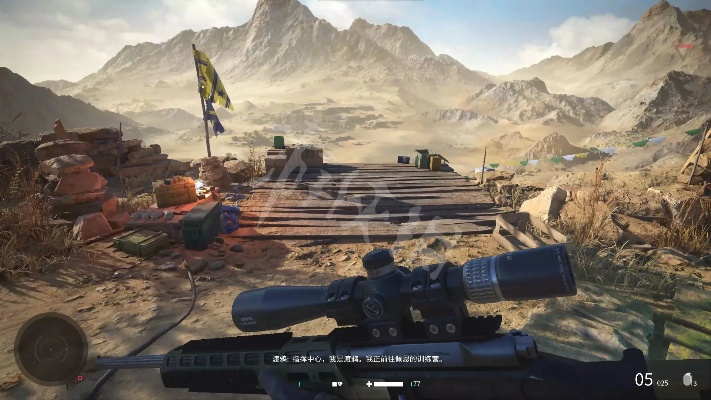Click the red marker beside the minimap
This screenshot has height=400, width=711.
(80, 378)
